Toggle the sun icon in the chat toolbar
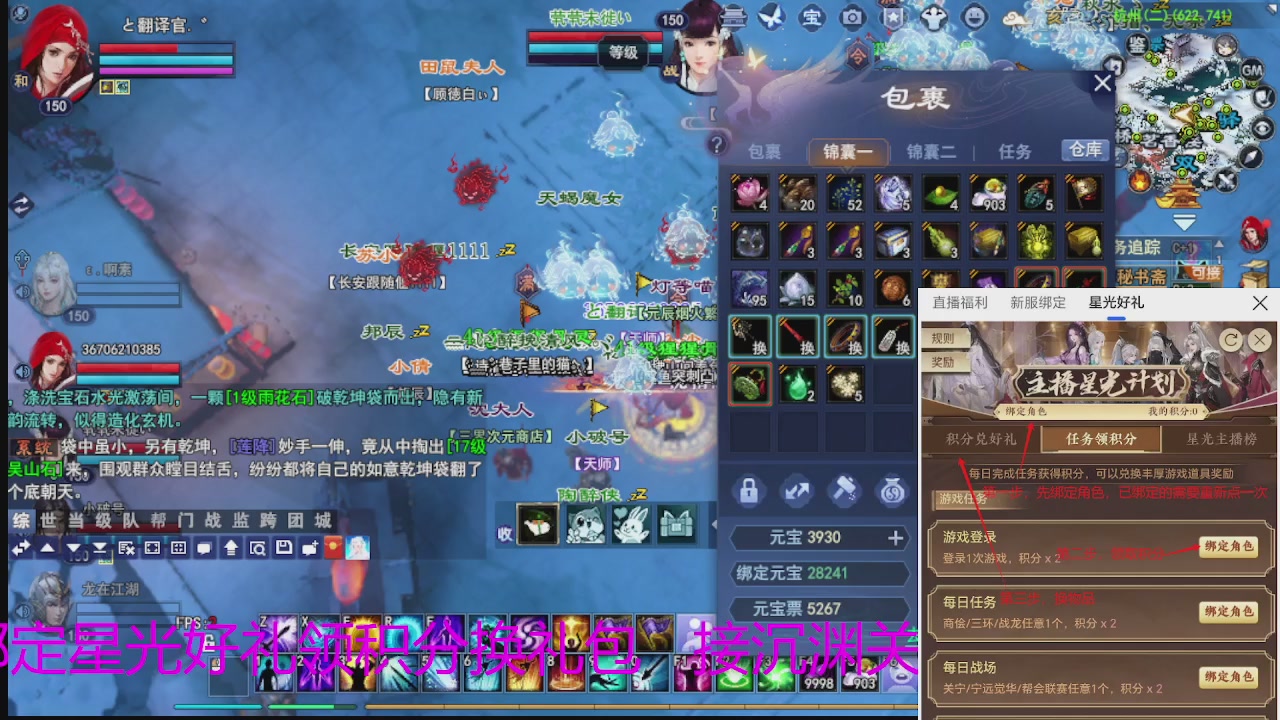 331,548
